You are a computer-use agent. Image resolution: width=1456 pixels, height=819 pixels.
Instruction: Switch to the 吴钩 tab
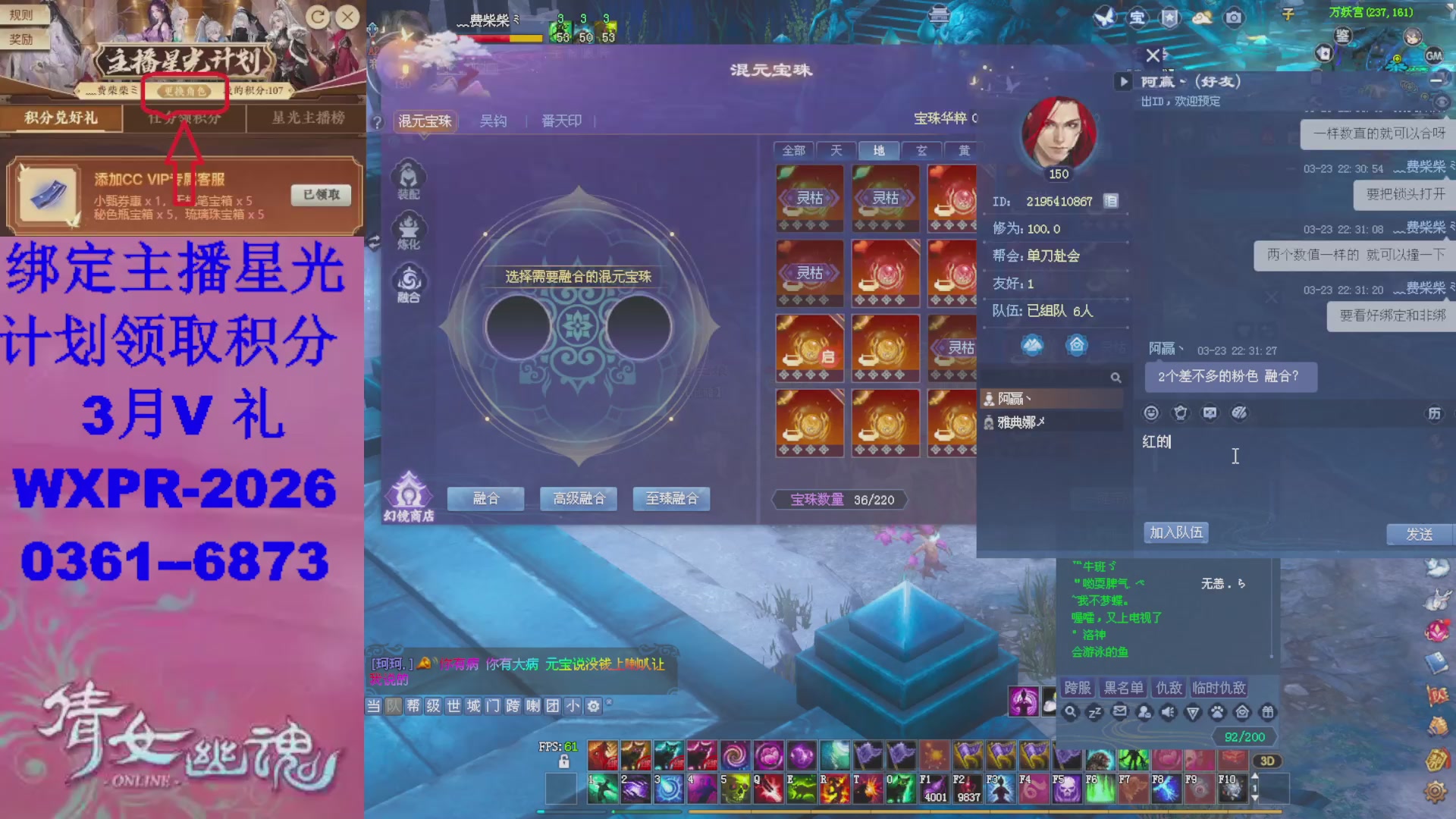(x=494, y=121)
